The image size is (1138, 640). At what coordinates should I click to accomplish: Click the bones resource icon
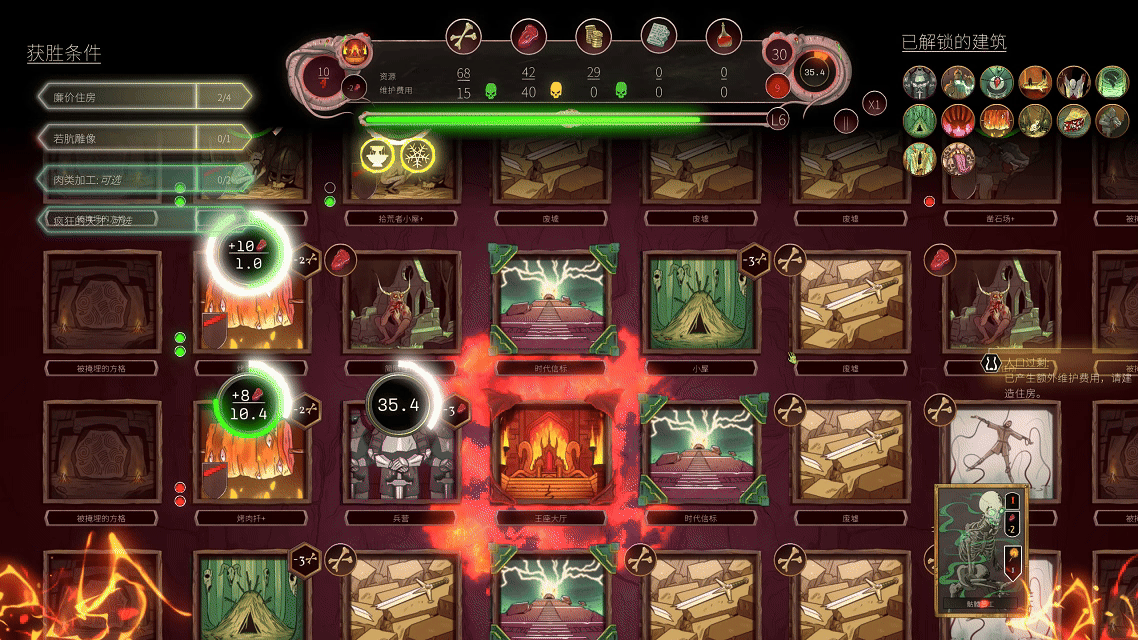pyautogui.click(x=463, y=37)
